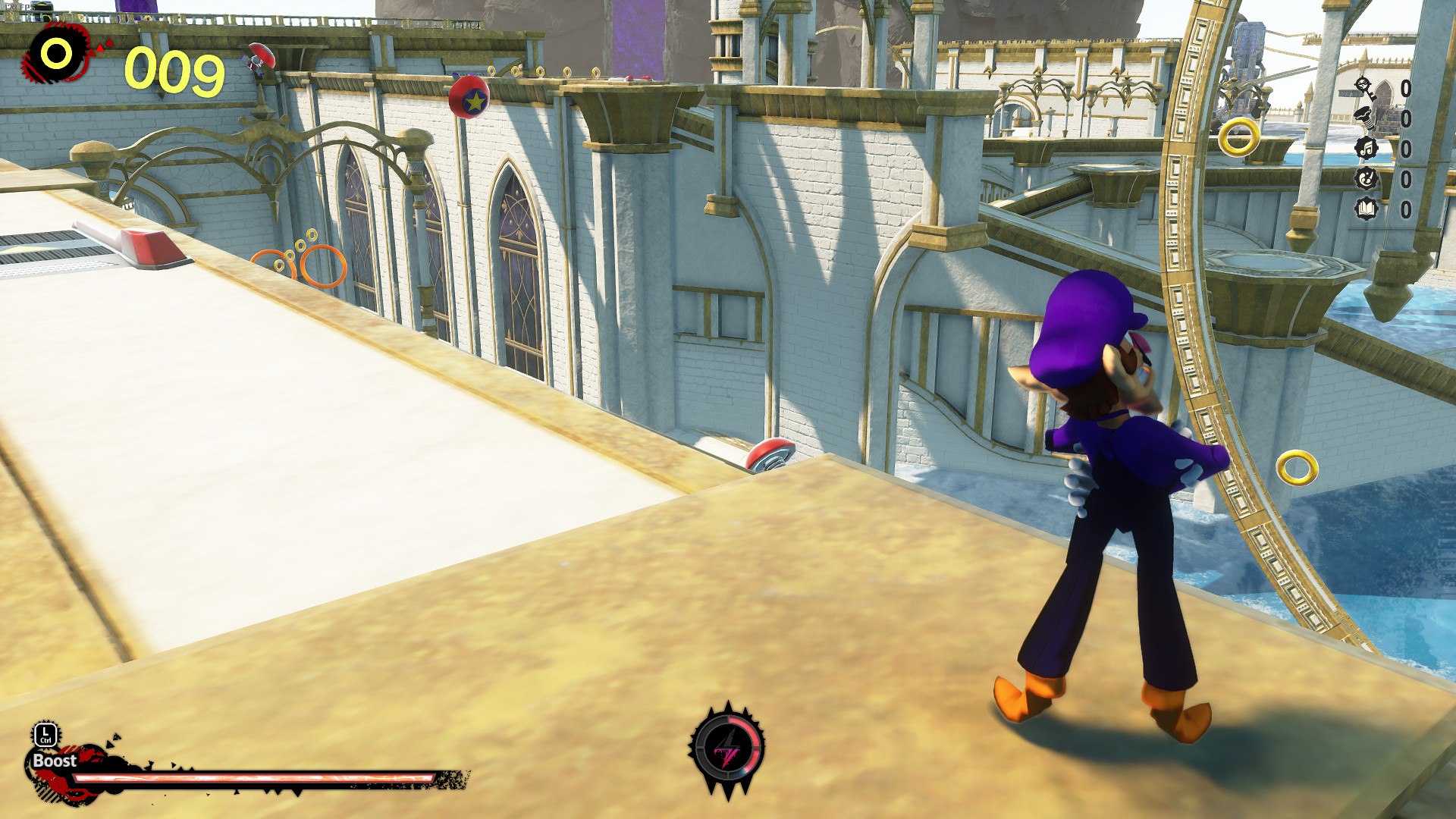Image resolution: width=1456 pixels, height=819 pixels.
Task: Select the memory book counter icon
Action: click(x=1366, y=207)
